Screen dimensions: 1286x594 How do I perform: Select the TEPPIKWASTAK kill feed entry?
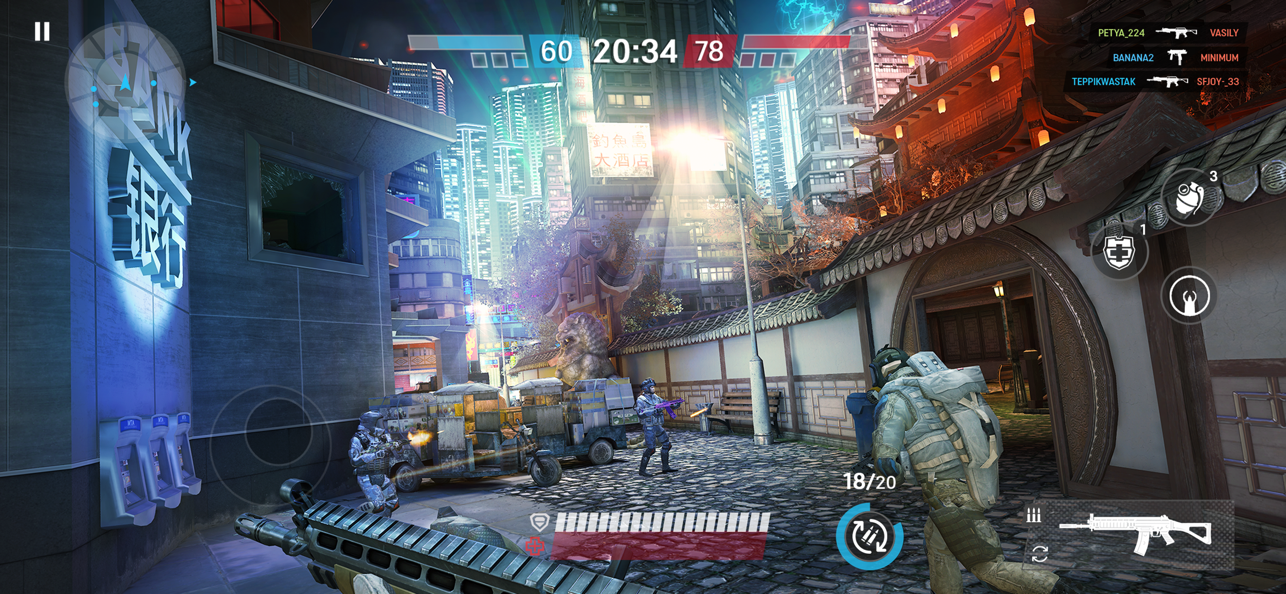pyautogui.click(x=1156, y=82)
